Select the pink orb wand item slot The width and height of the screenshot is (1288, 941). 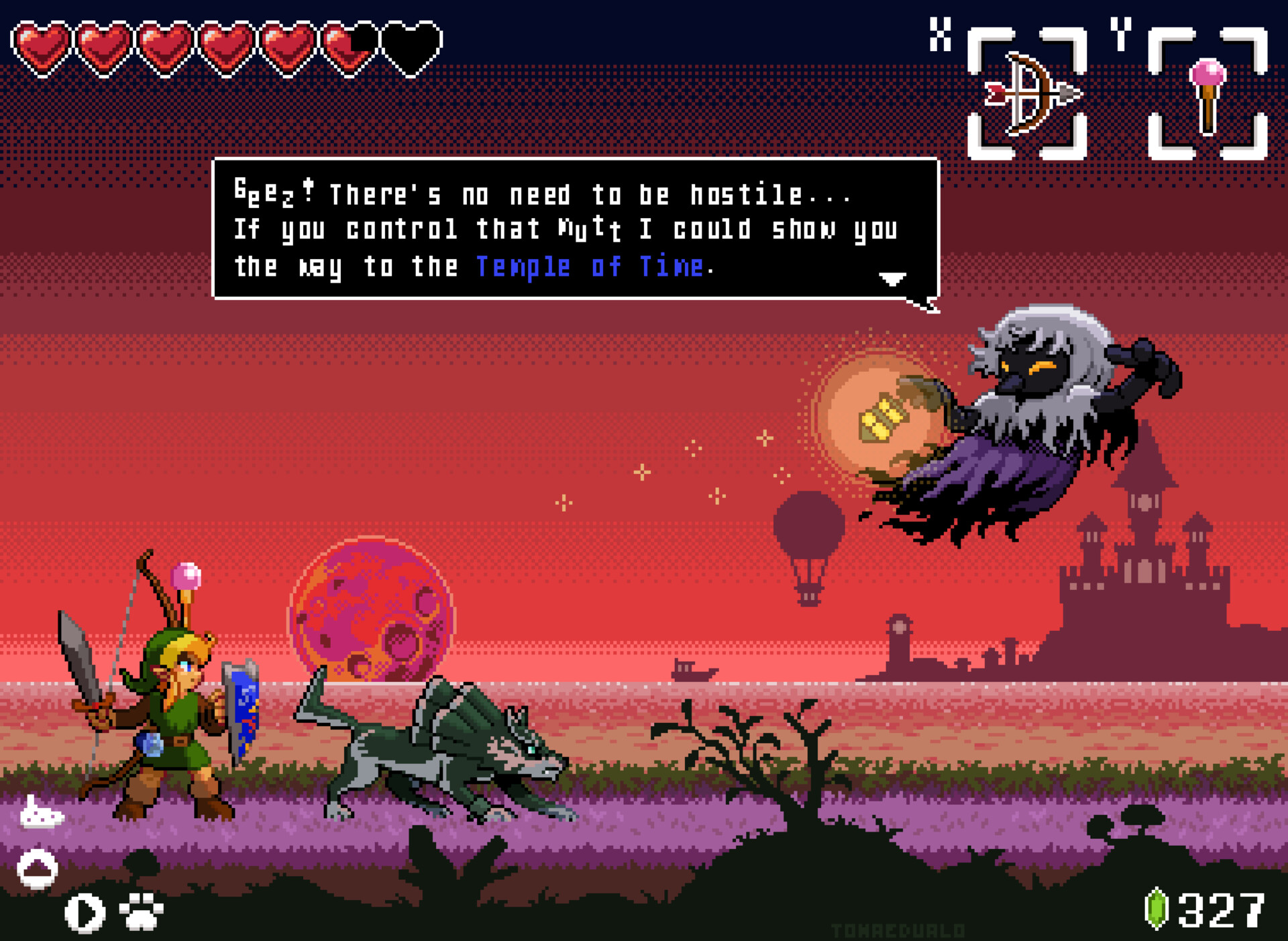(x=1207, y=94)
